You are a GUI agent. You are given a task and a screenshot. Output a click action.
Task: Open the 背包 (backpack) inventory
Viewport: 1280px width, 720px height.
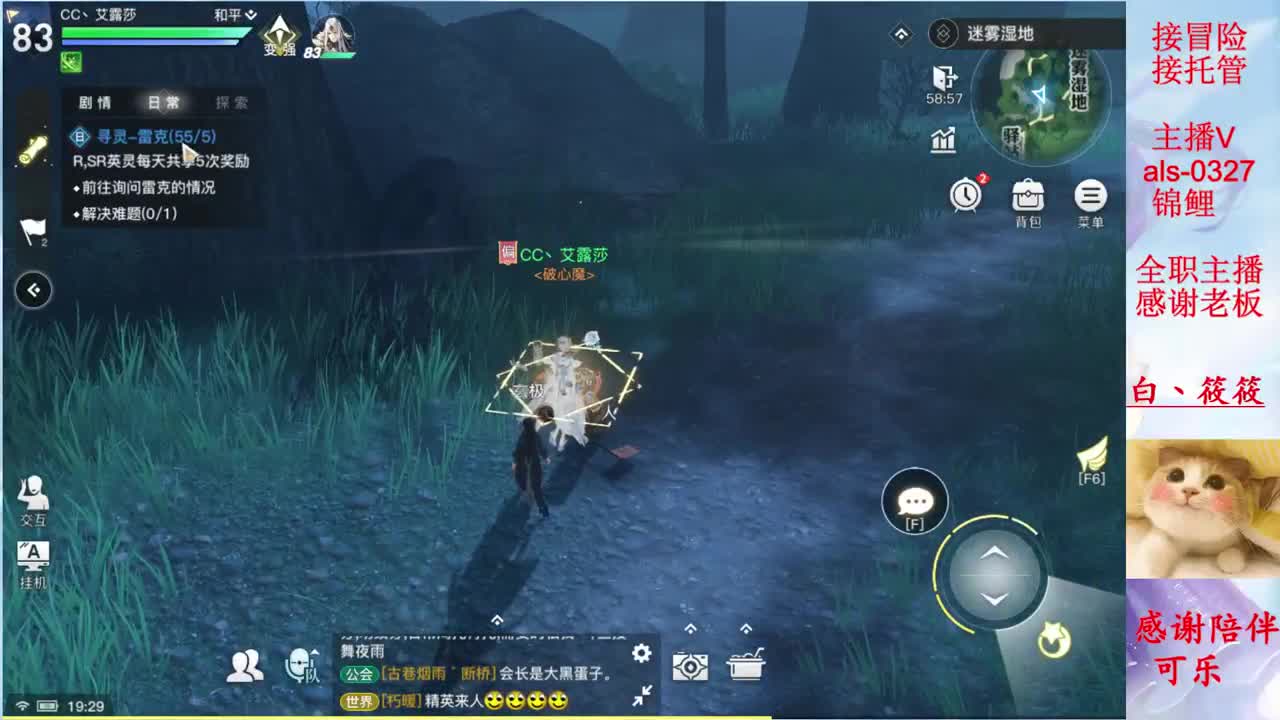click(x=1028, y=196)
